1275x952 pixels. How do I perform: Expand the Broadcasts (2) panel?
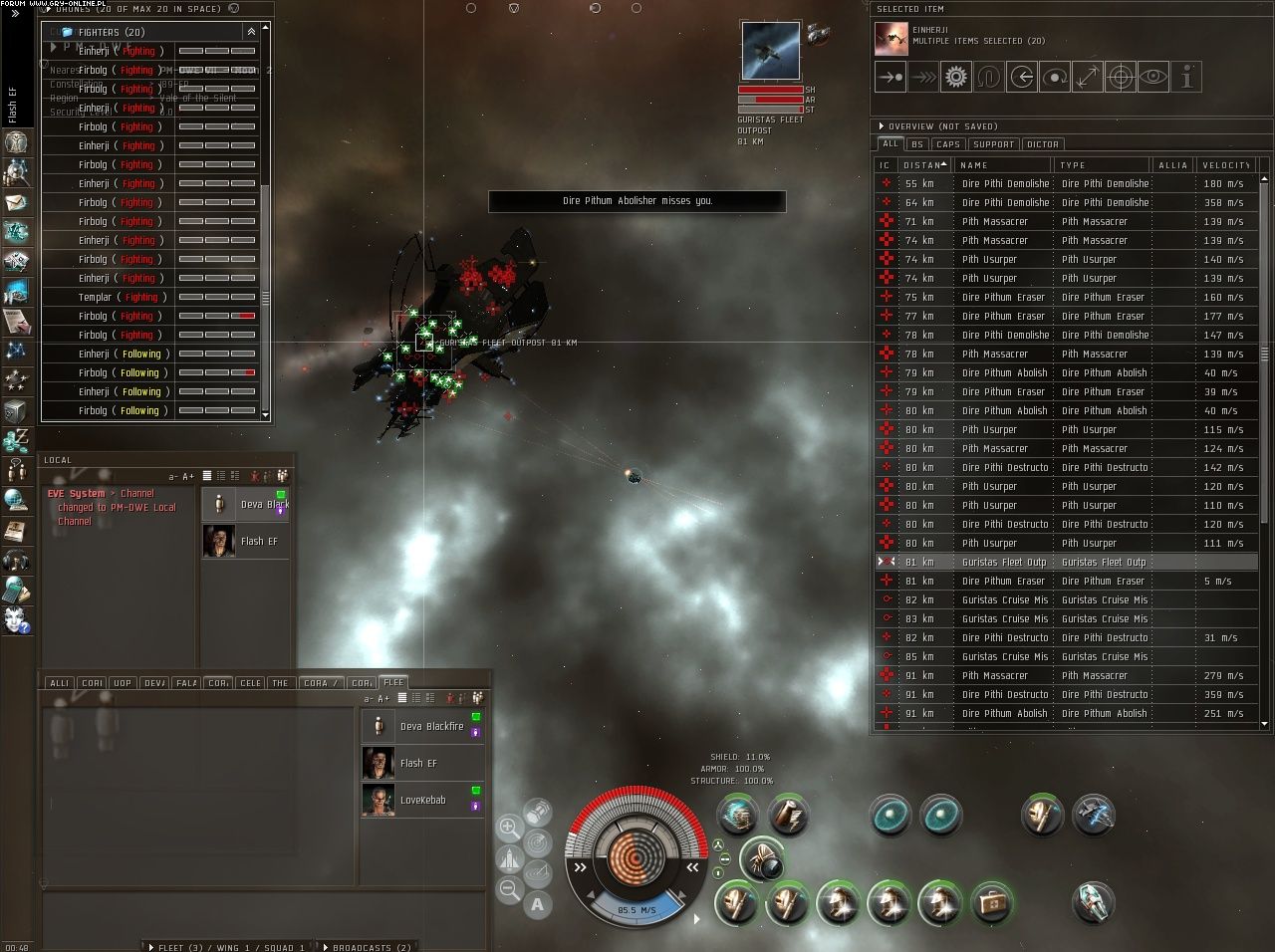tap(371, 947)
